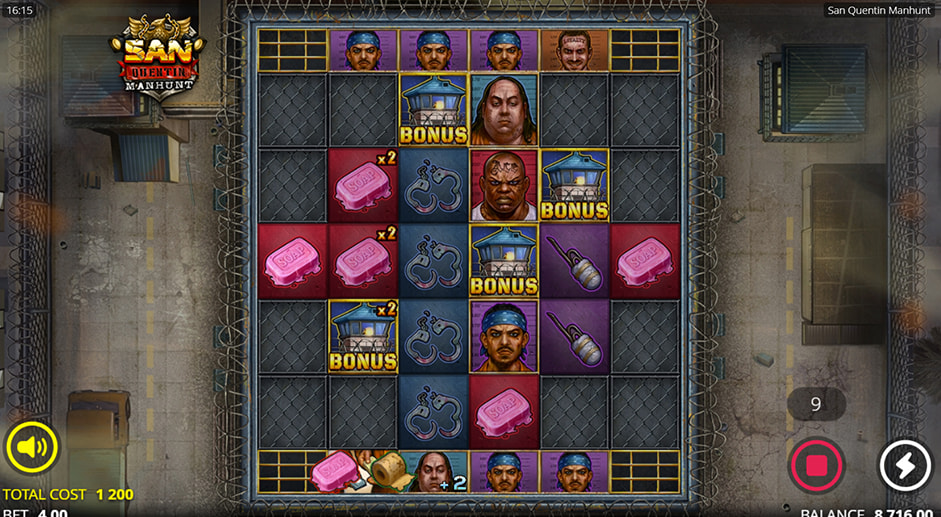Image resolution: width=941 pixels, height=517 pixels.
Task: Stop the spin with the red button
Action: pos(816,465)
